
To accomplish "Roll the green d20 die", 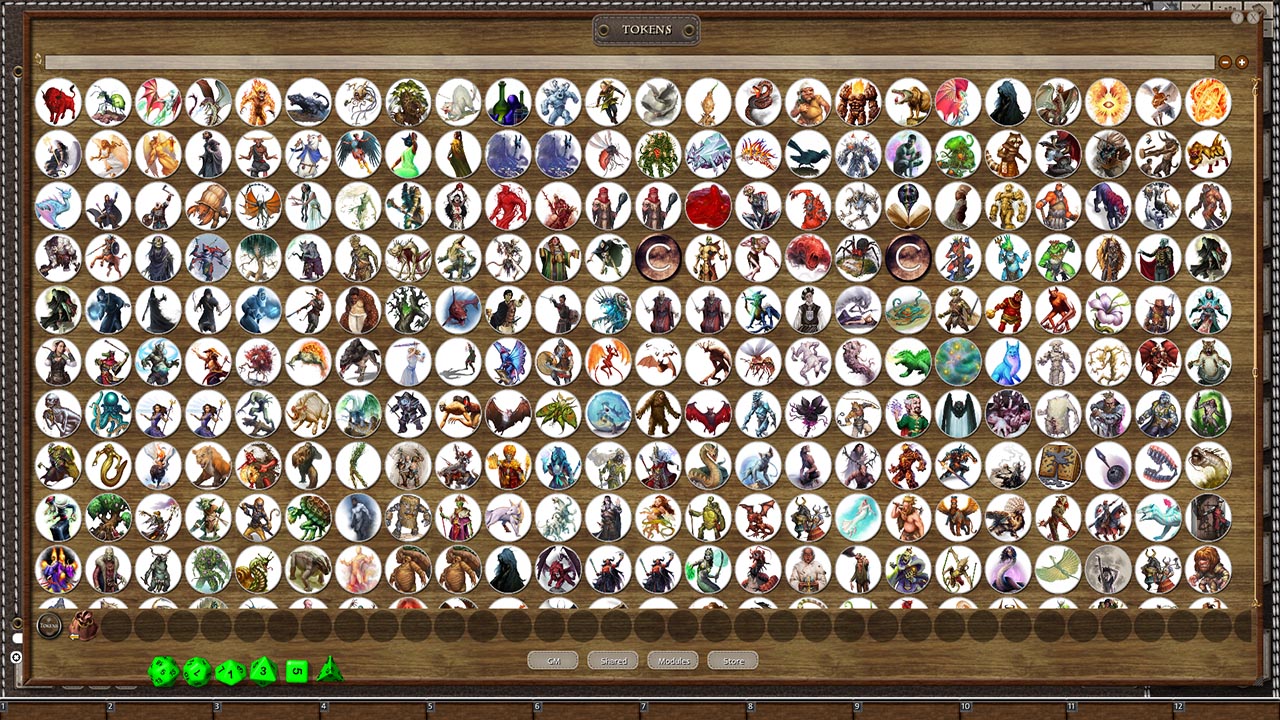I will click(162, 671).
